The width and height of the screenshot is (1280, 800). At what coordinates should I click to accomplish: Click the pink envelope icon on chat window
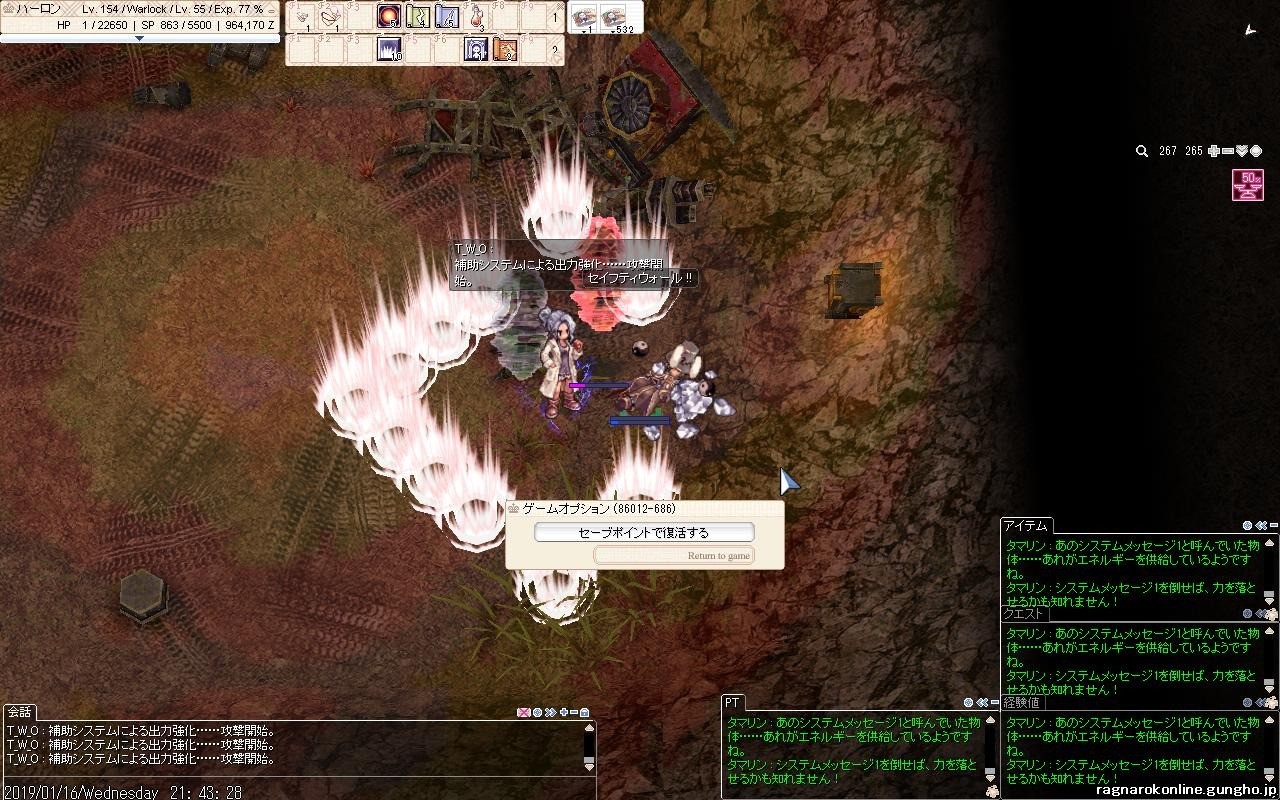pyautogui.click(x=522, y=713)
